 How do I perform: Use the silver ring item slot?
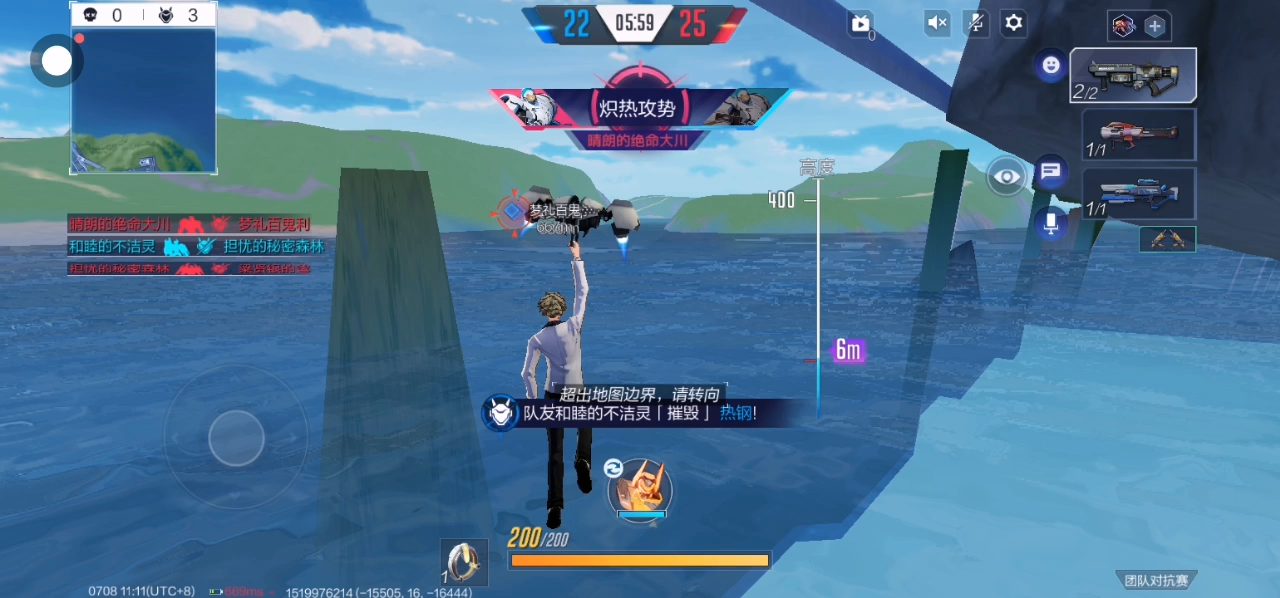click(x=465, y=562)
